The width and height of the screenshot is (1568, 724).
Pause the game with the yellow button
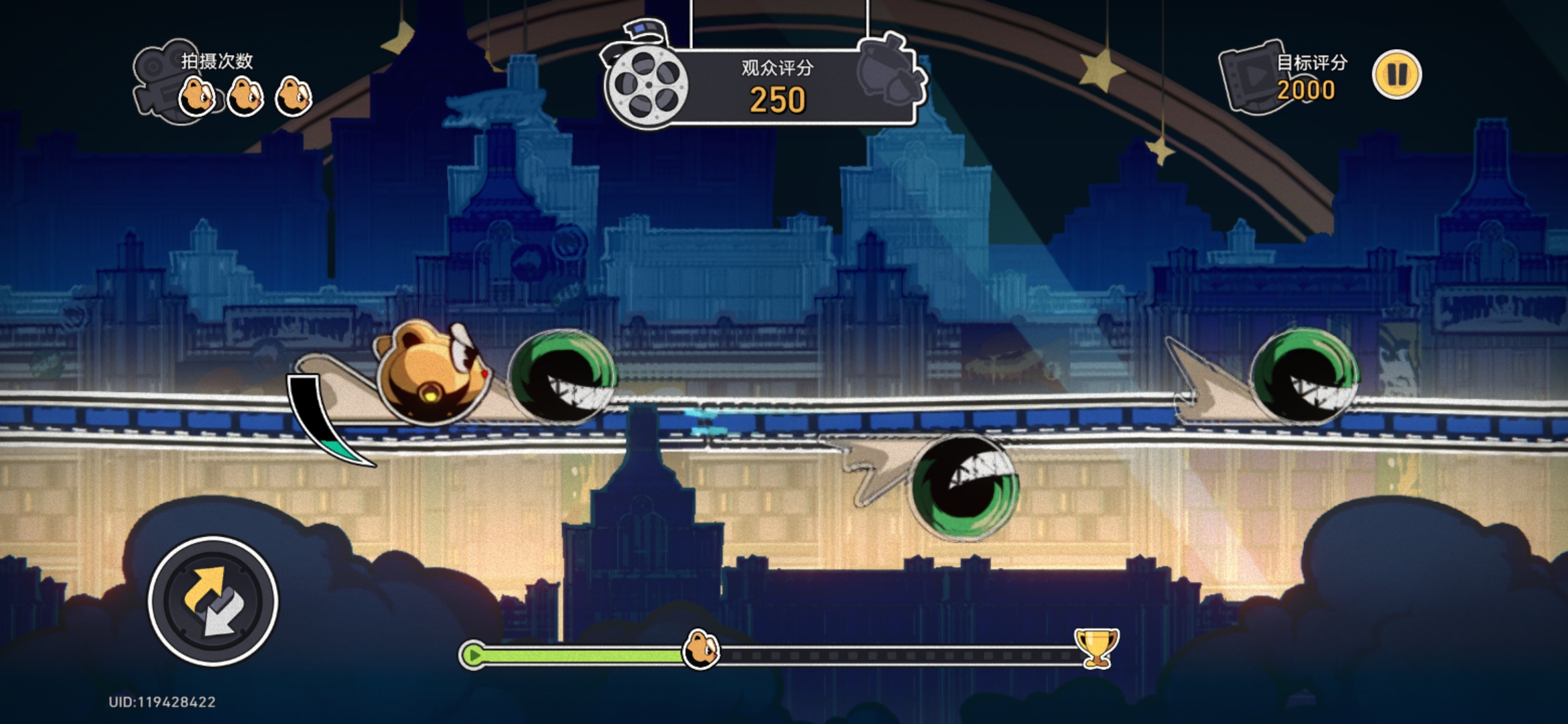point(1396,75)
